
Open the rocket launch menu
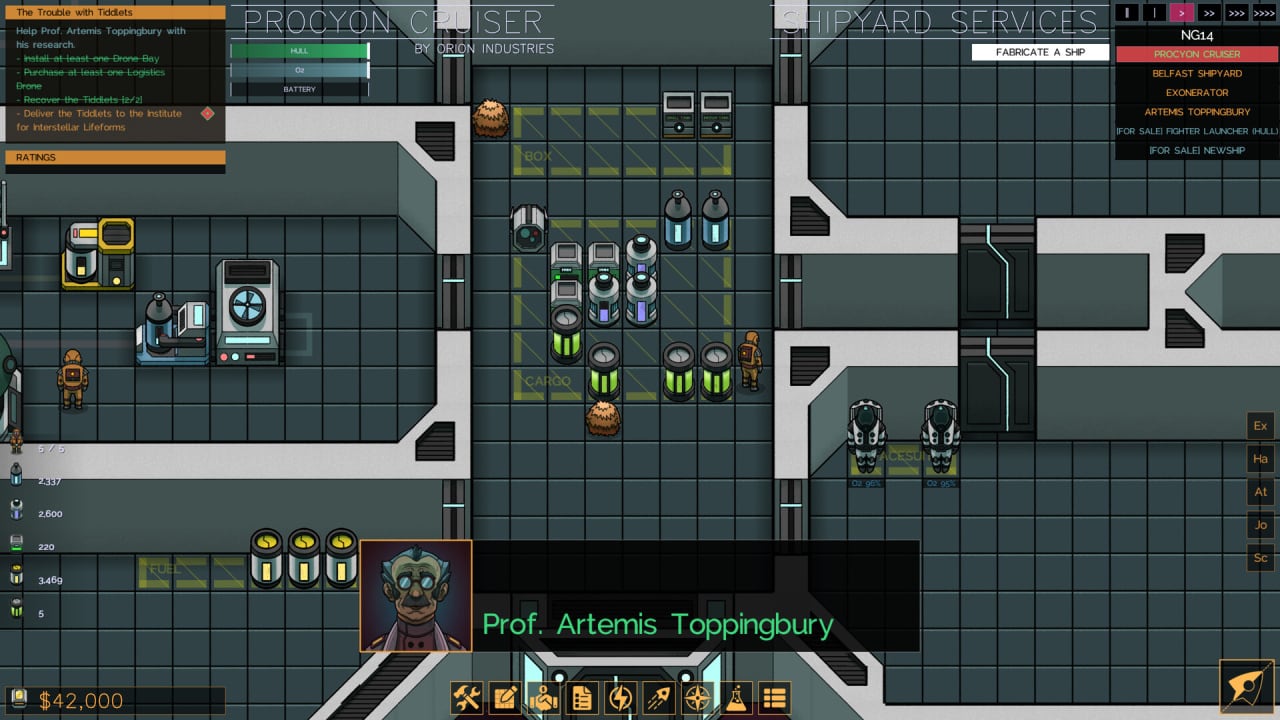click(658, 697)
